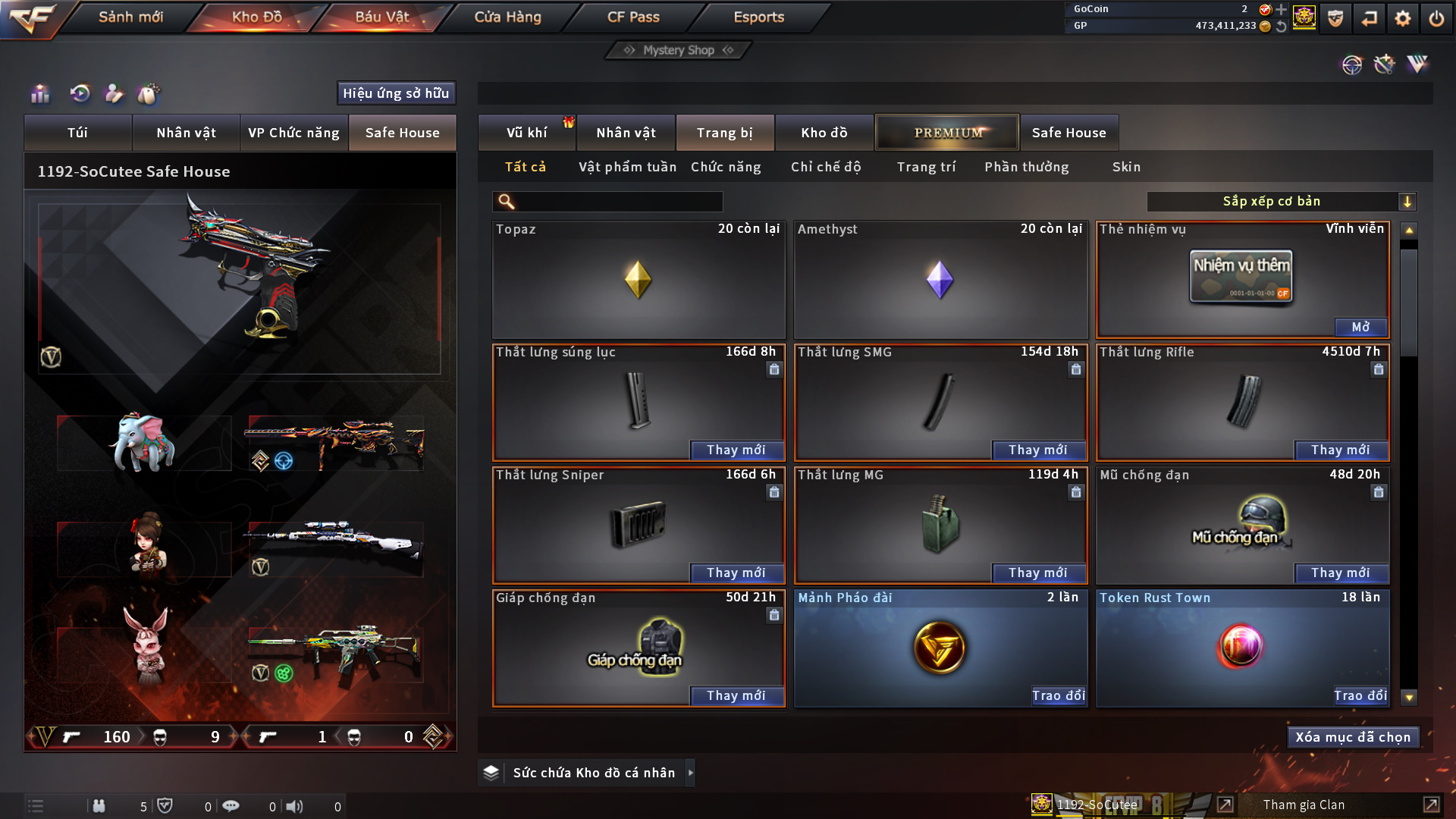Viewport: 1456px width, 819px height.
Task: Click Xóa mục đã chọn button
Action: pos(1352,737)
